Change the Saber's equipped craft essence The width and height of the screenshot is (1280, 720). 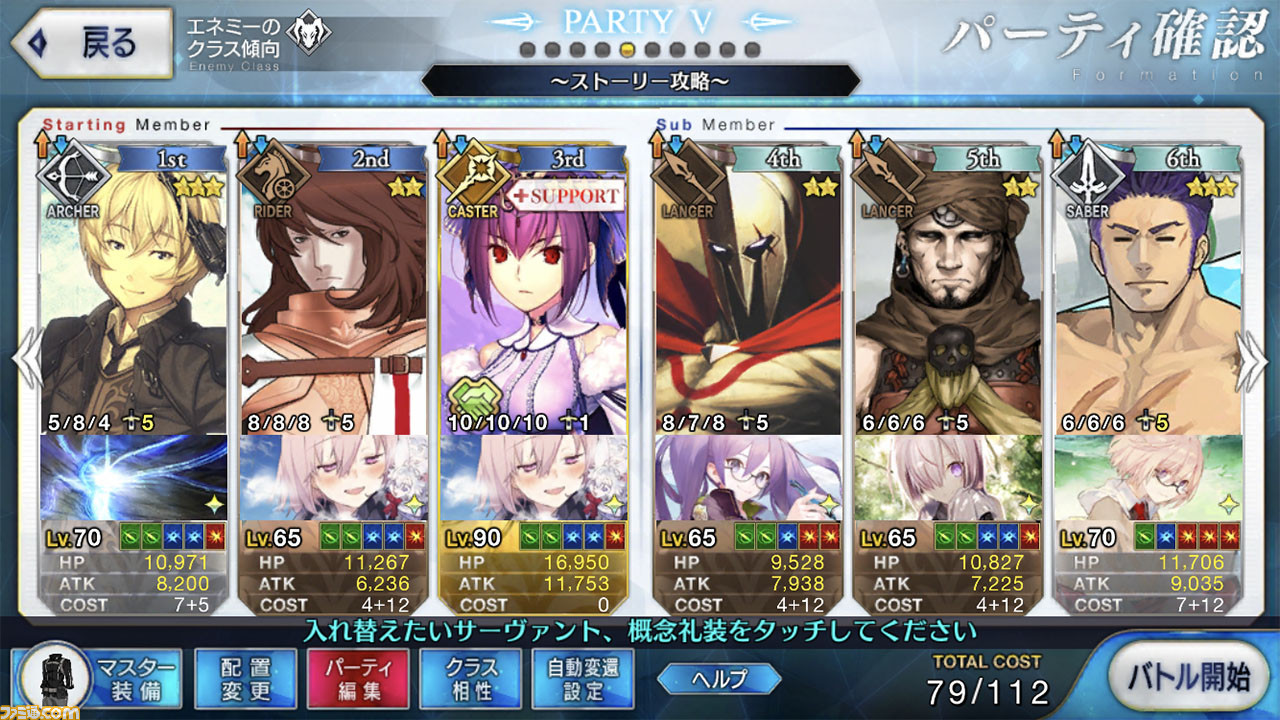(x=1146, y=477)
